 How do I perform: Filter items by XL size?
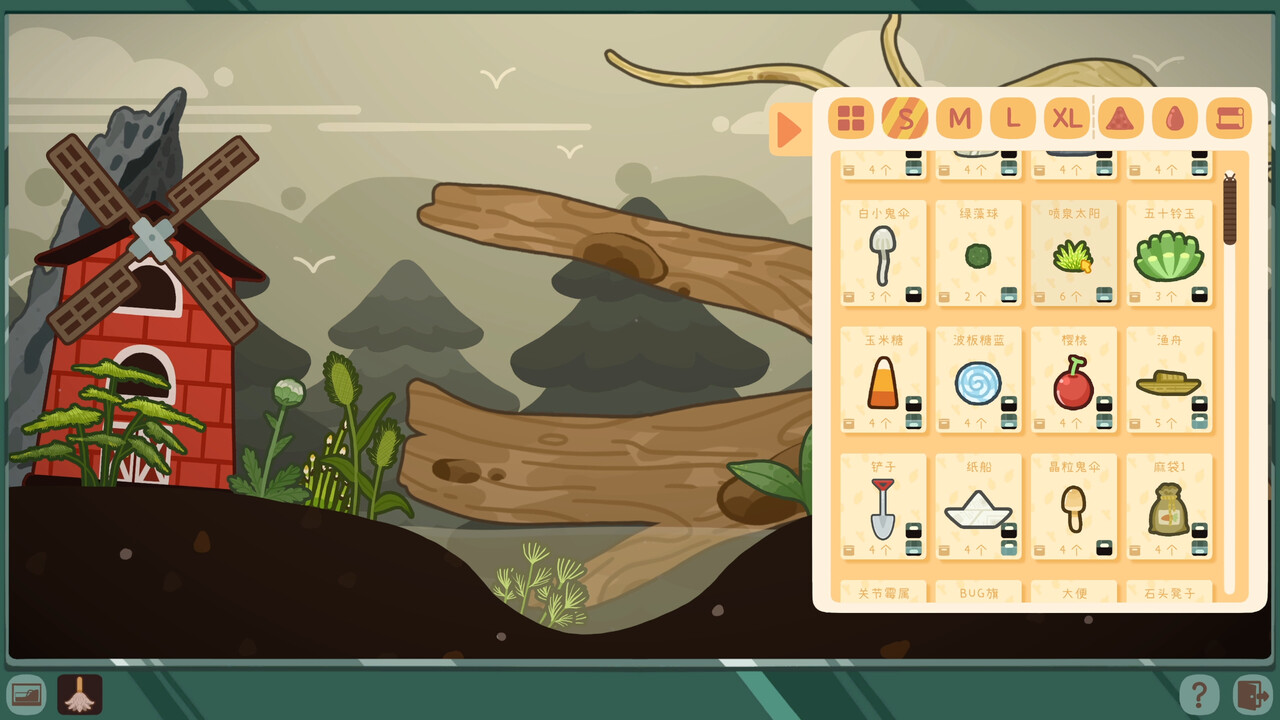tap(1067, 118)
